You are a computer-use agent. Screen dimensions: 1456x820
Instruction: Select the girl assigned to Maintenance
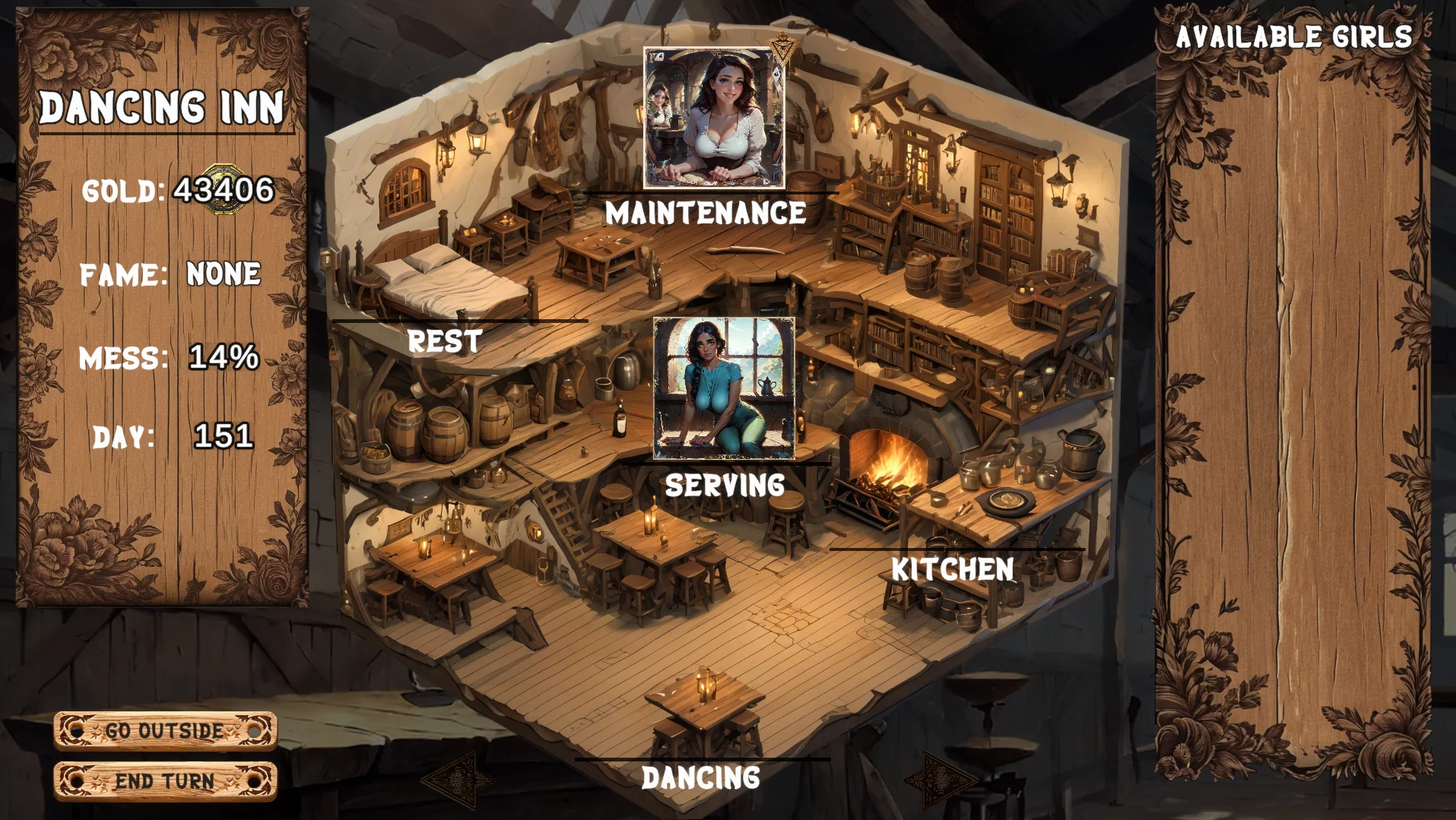point(714,118)
